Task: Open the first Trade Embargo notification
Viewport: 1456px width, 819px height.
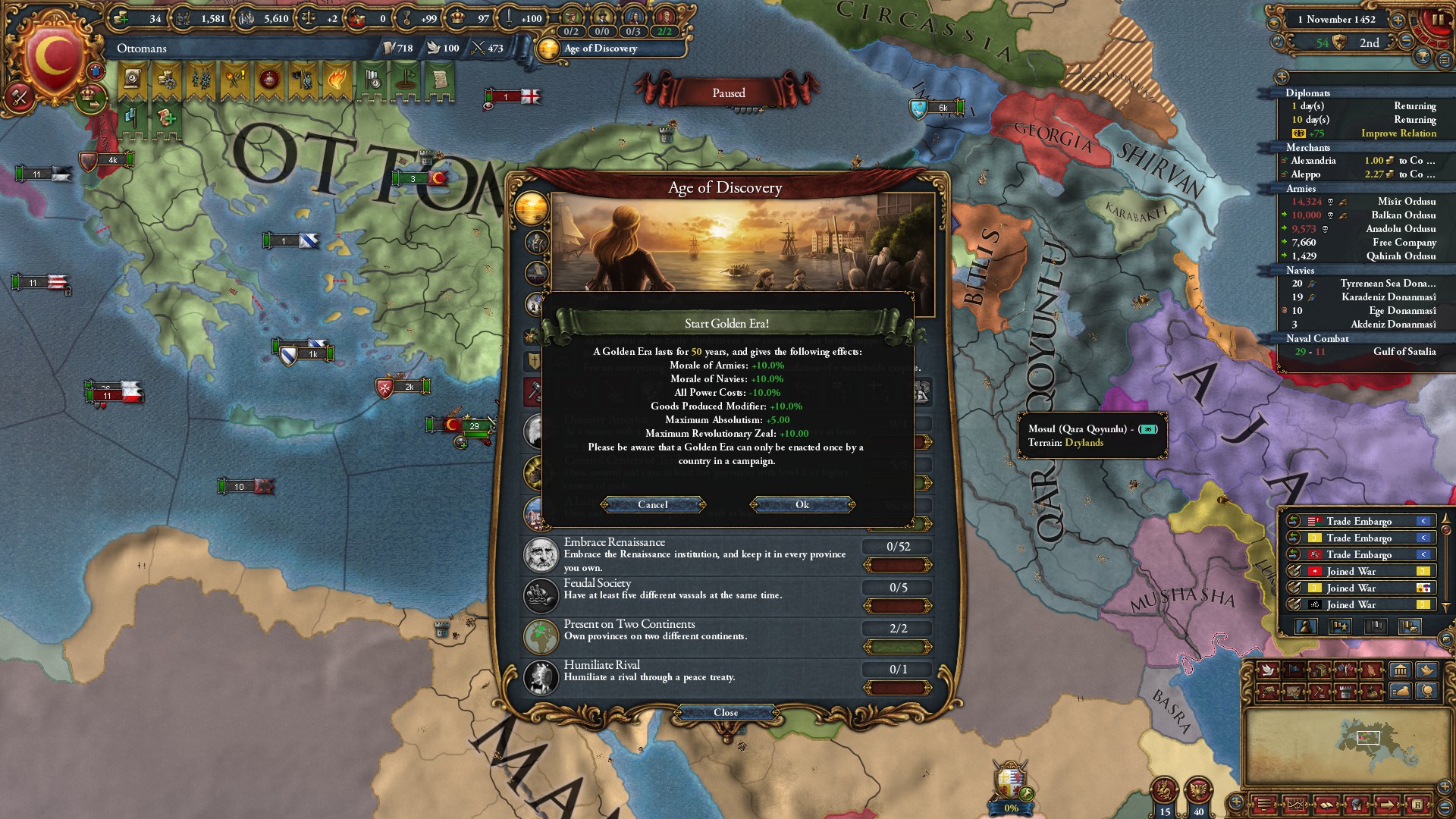Action: coord(1359,521)
